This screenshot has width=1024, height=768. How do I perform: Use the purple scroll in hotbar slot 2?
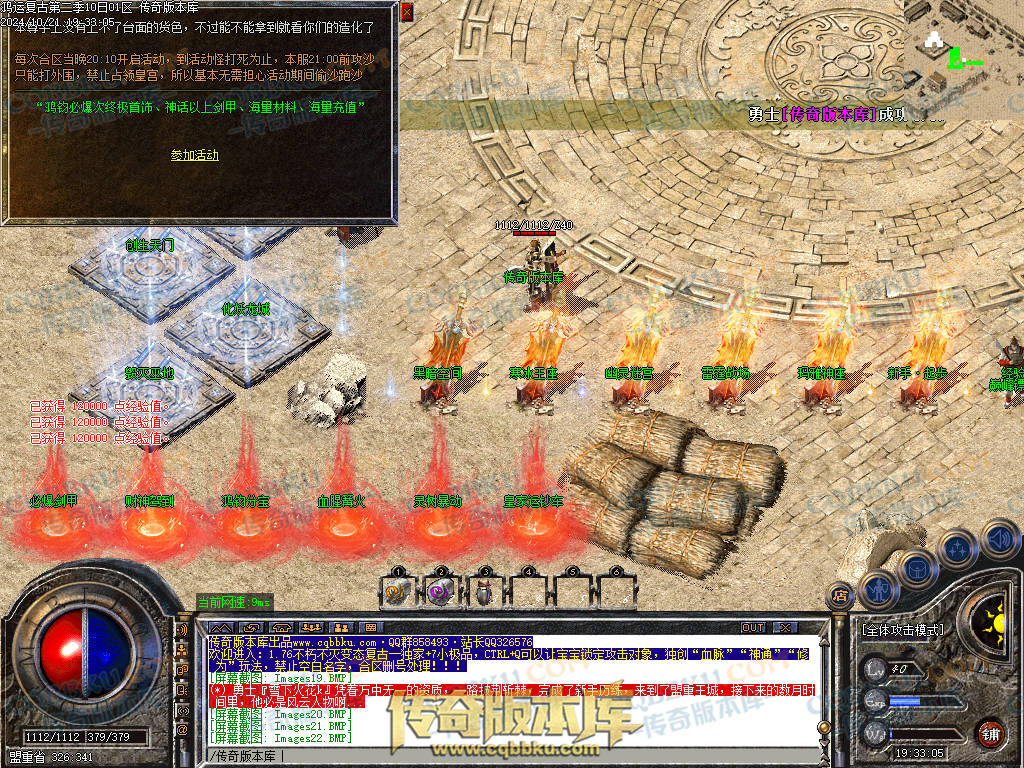439,592
